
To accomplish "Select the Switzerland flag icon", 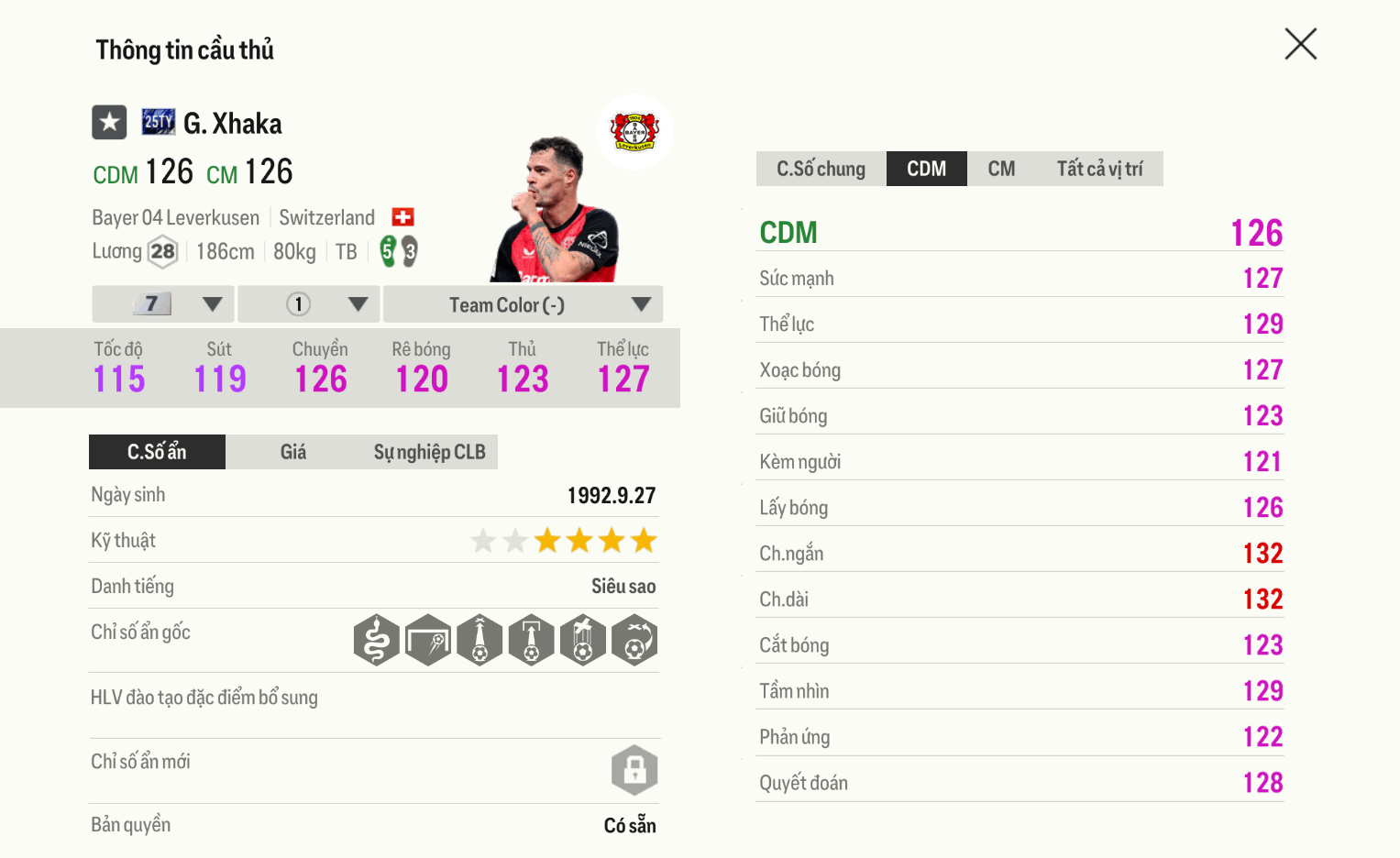I will [402, 216].
